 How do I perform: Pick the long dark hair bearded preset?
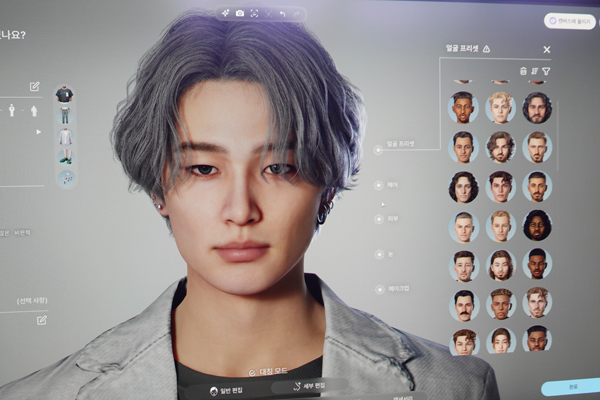[x=536, y=107]
